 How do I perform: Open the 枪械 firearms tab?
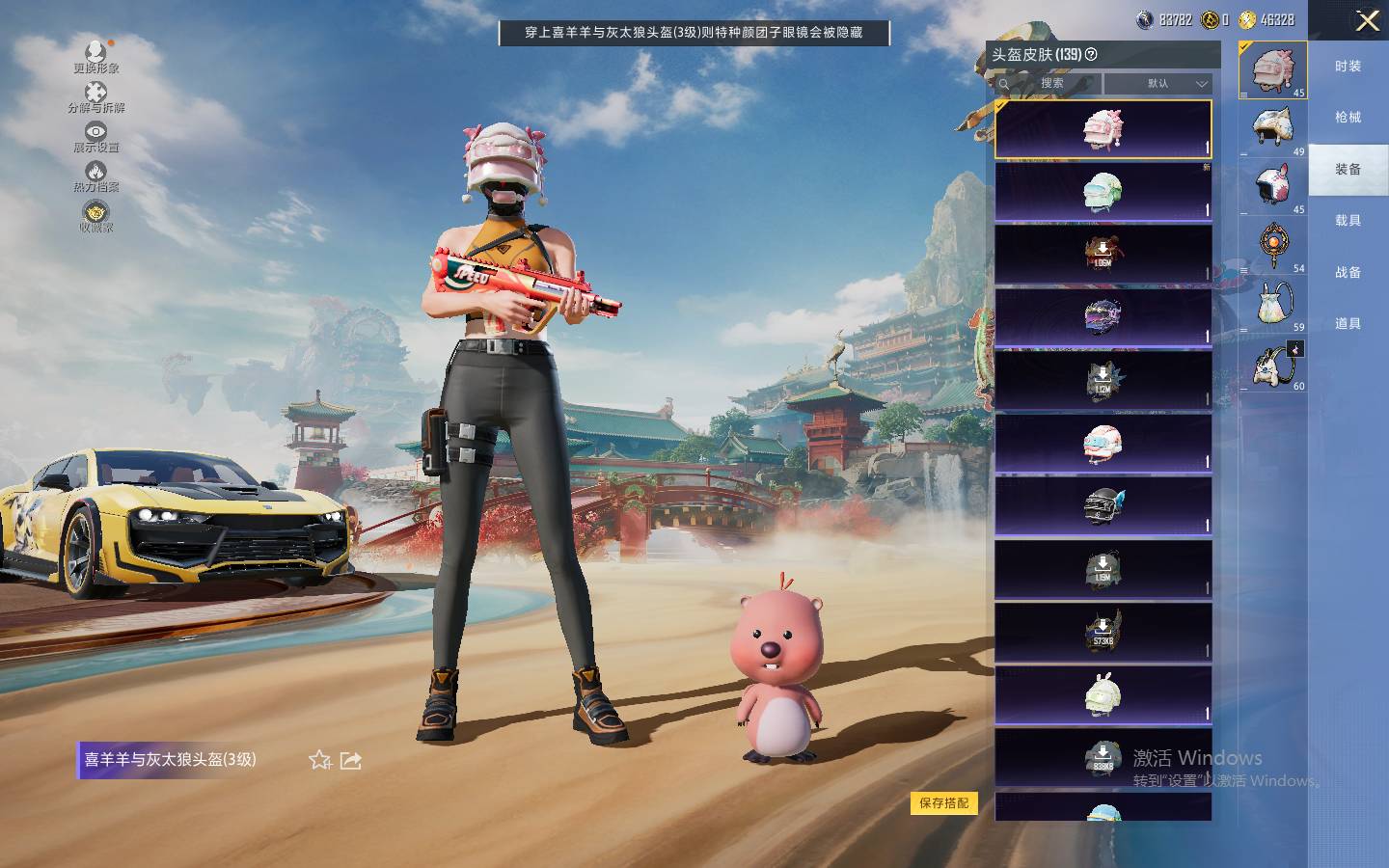pos(1348,118)
